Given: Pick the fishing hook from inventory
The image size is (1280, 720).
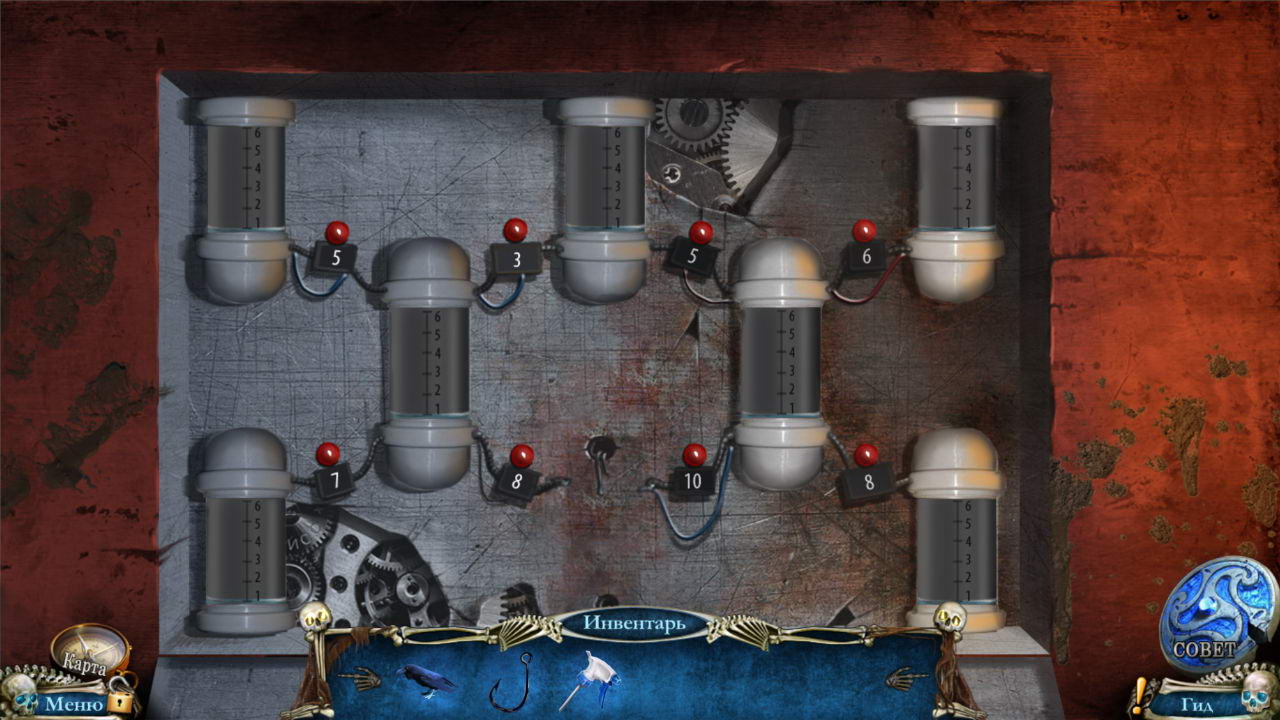Looking at the screenshot, I should coord(509,681).
